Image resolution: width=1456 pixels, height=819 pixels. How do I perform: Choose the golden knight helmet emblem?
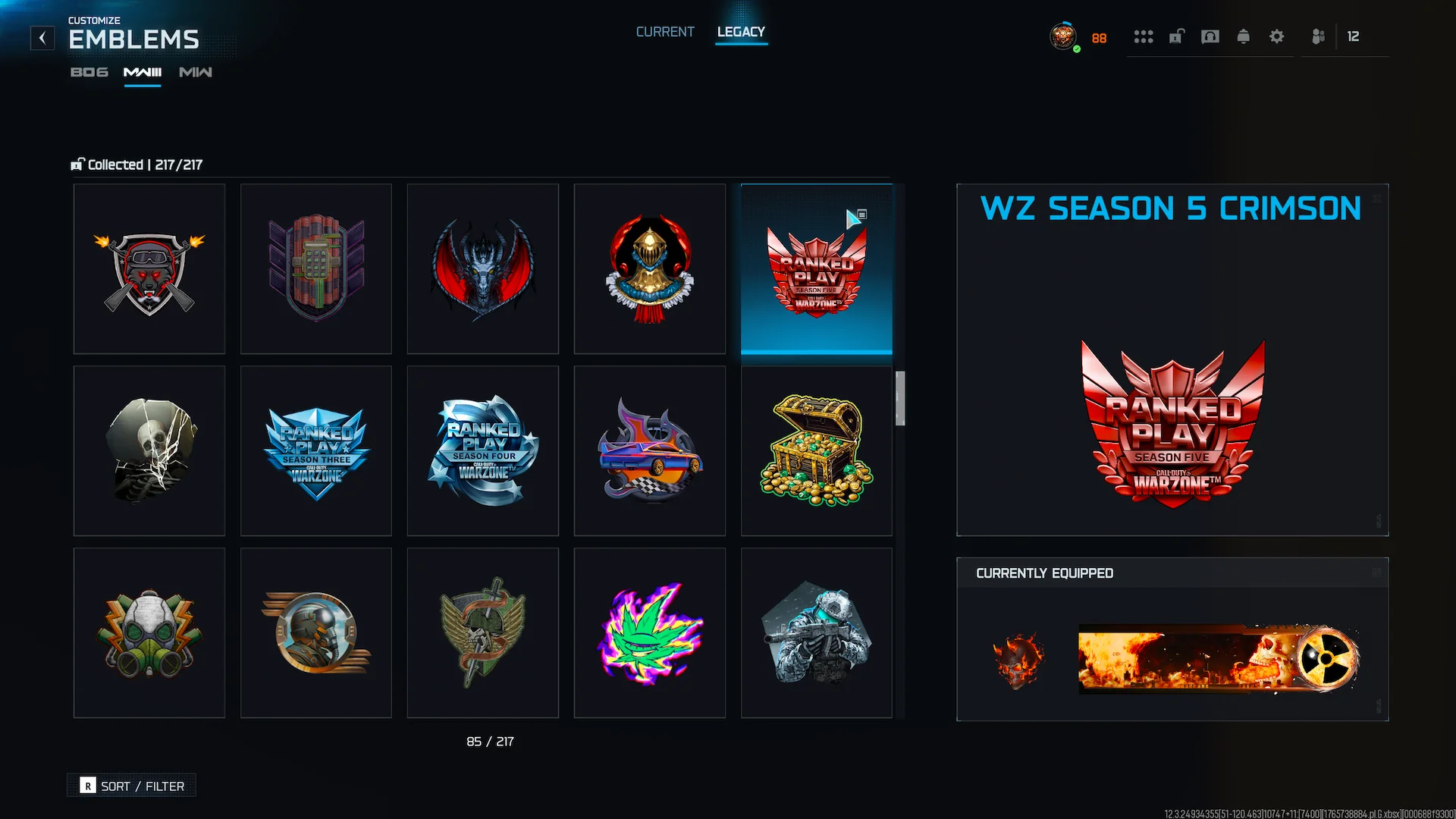[x=650, y=269]
